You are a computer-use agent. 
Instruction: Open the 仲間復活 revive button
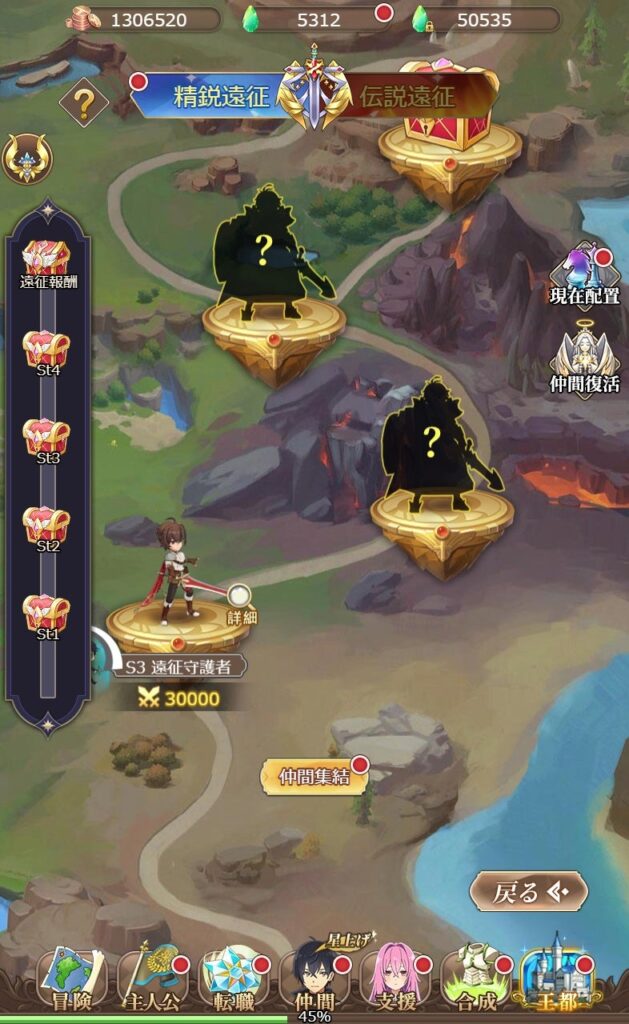click(585, 362)
